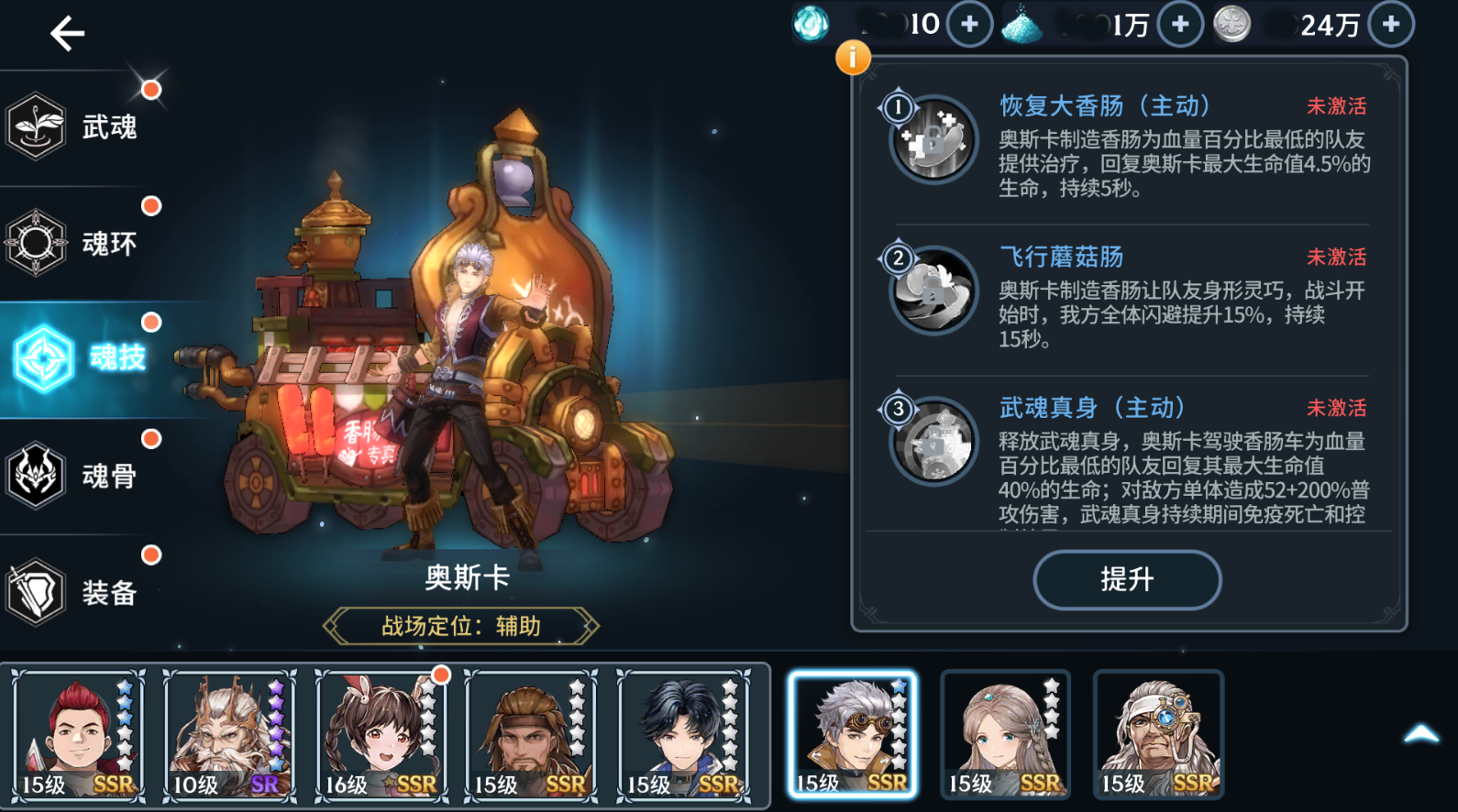Select the 飞行蘑菇肠 skill icon

[x=933, y=291]
